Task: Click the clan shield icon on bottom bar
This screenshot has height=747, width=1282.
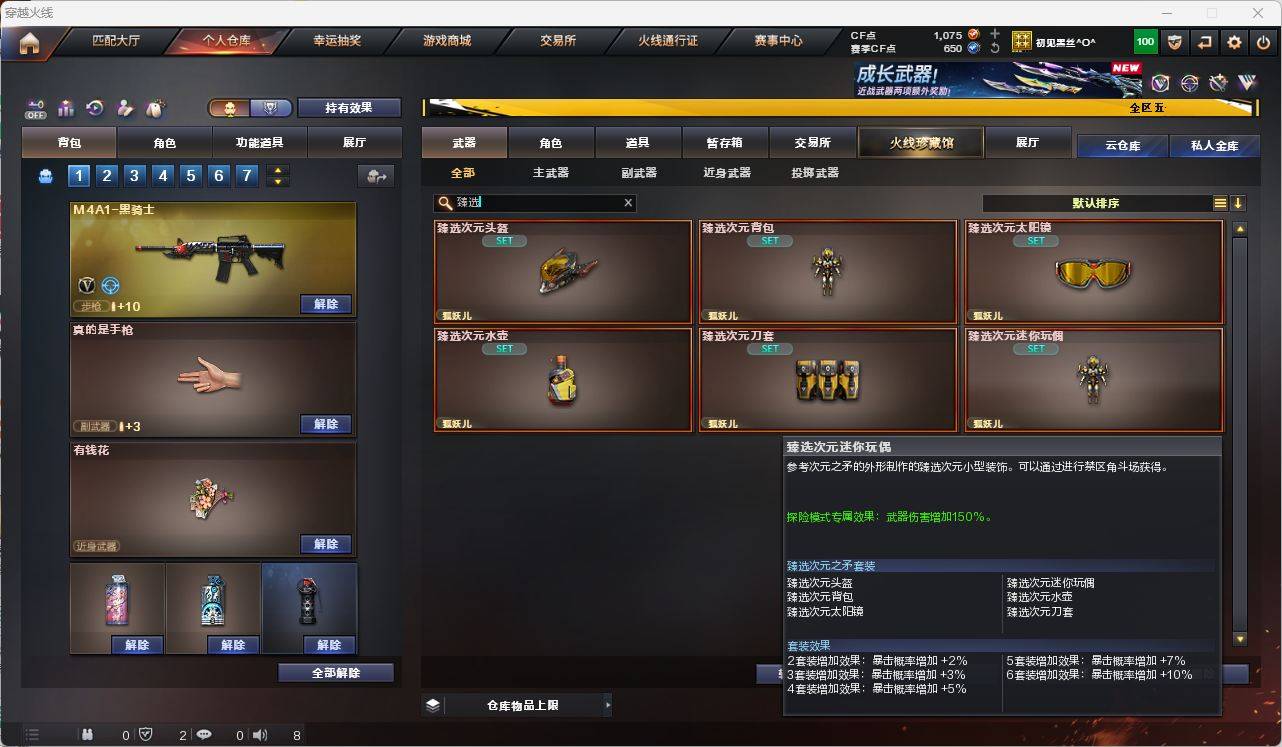Action: click(145, 735)
